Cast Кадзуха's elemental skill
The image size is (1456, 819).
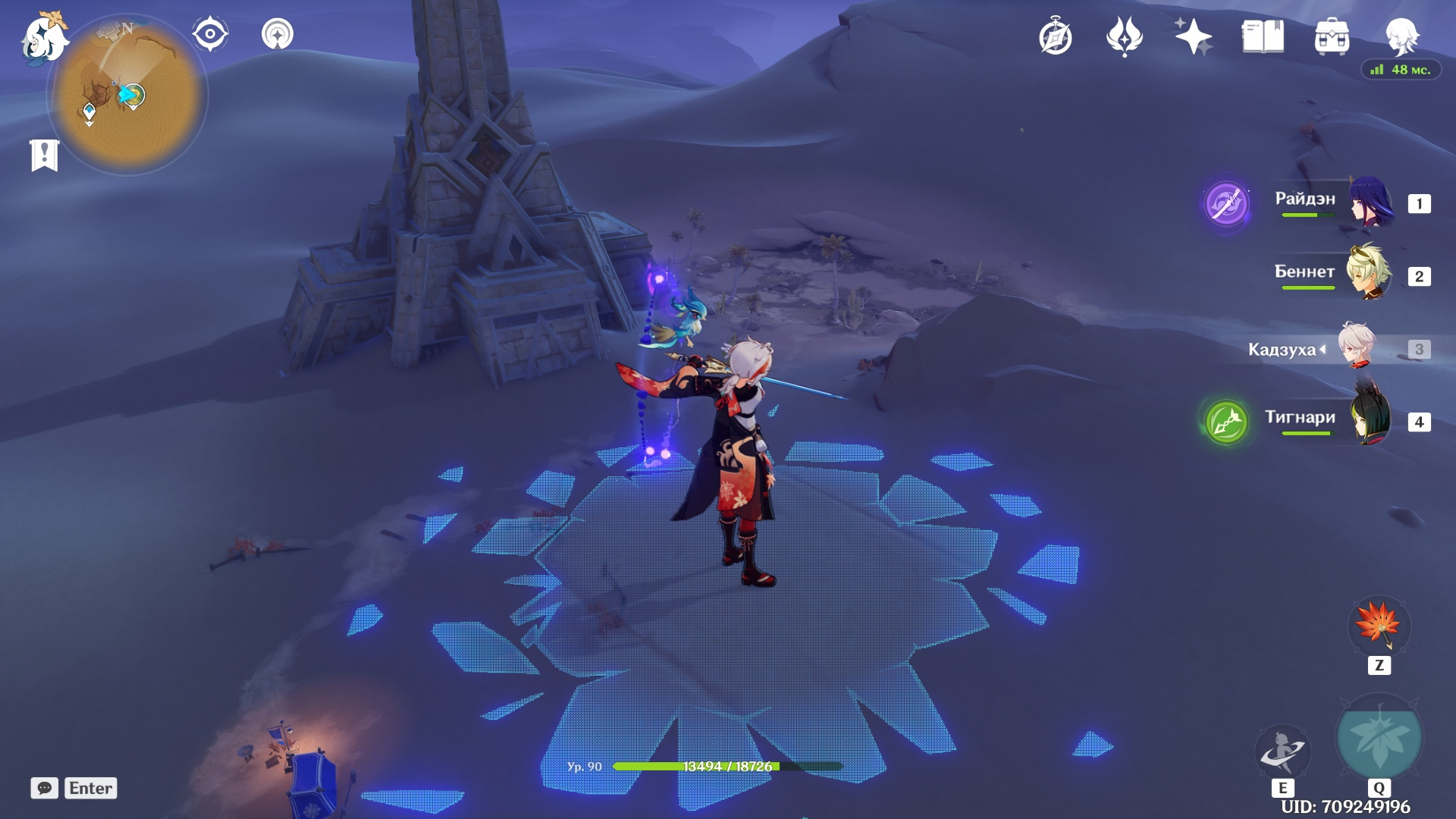1282,751
